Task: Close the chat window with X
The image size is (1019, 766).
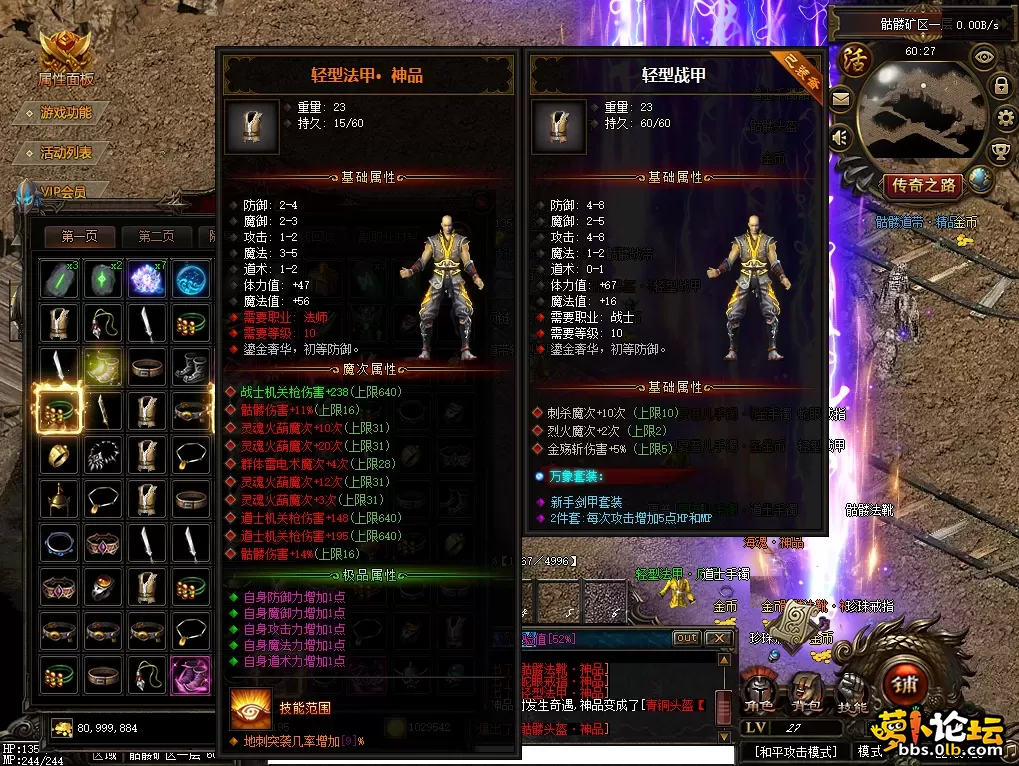Action: (718, 638)
